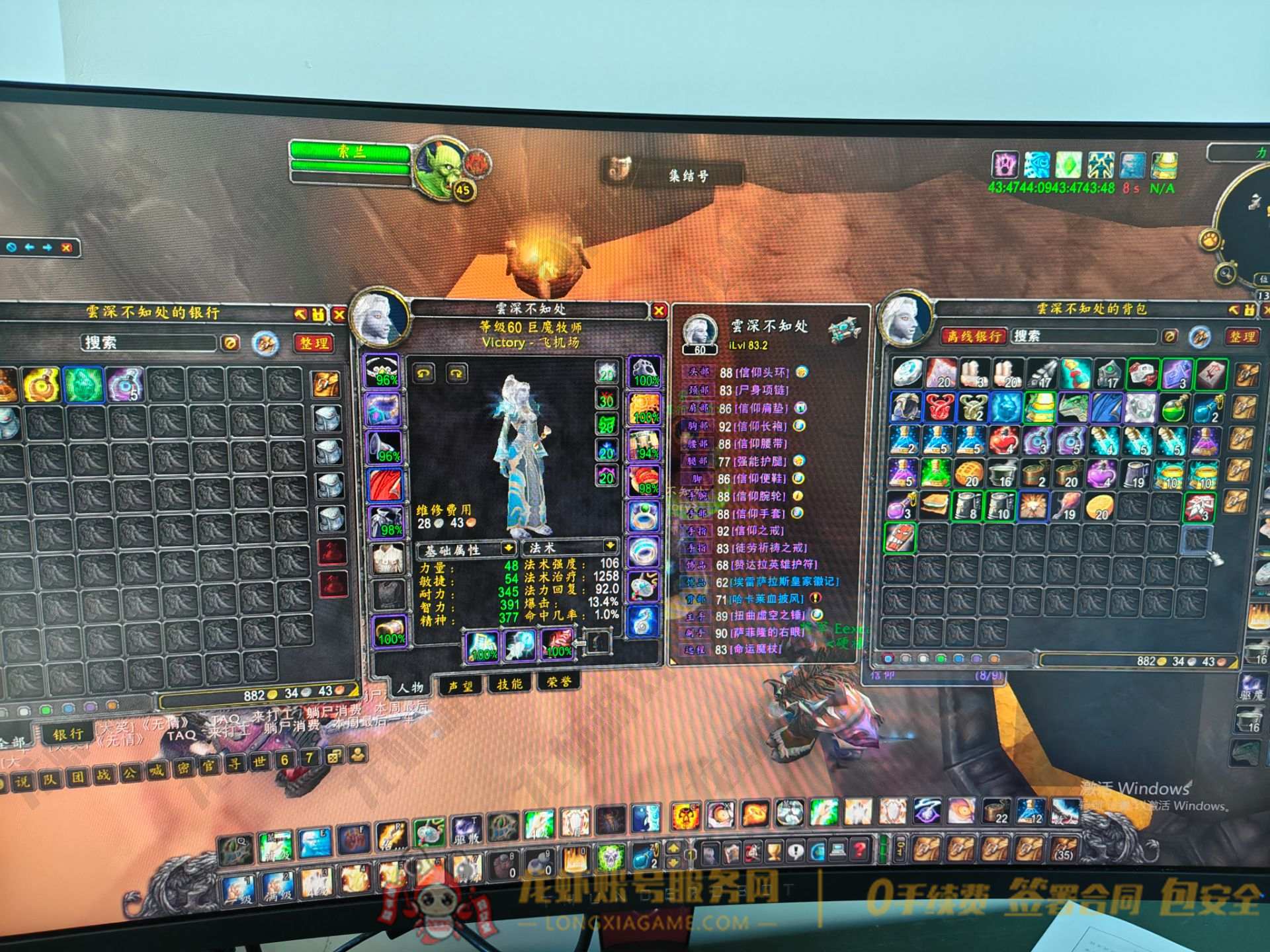Sort the backpack with the 整理 button
Image resolution: width=1270 pixels, height=952 pixels.
[x=1242, y=337]
